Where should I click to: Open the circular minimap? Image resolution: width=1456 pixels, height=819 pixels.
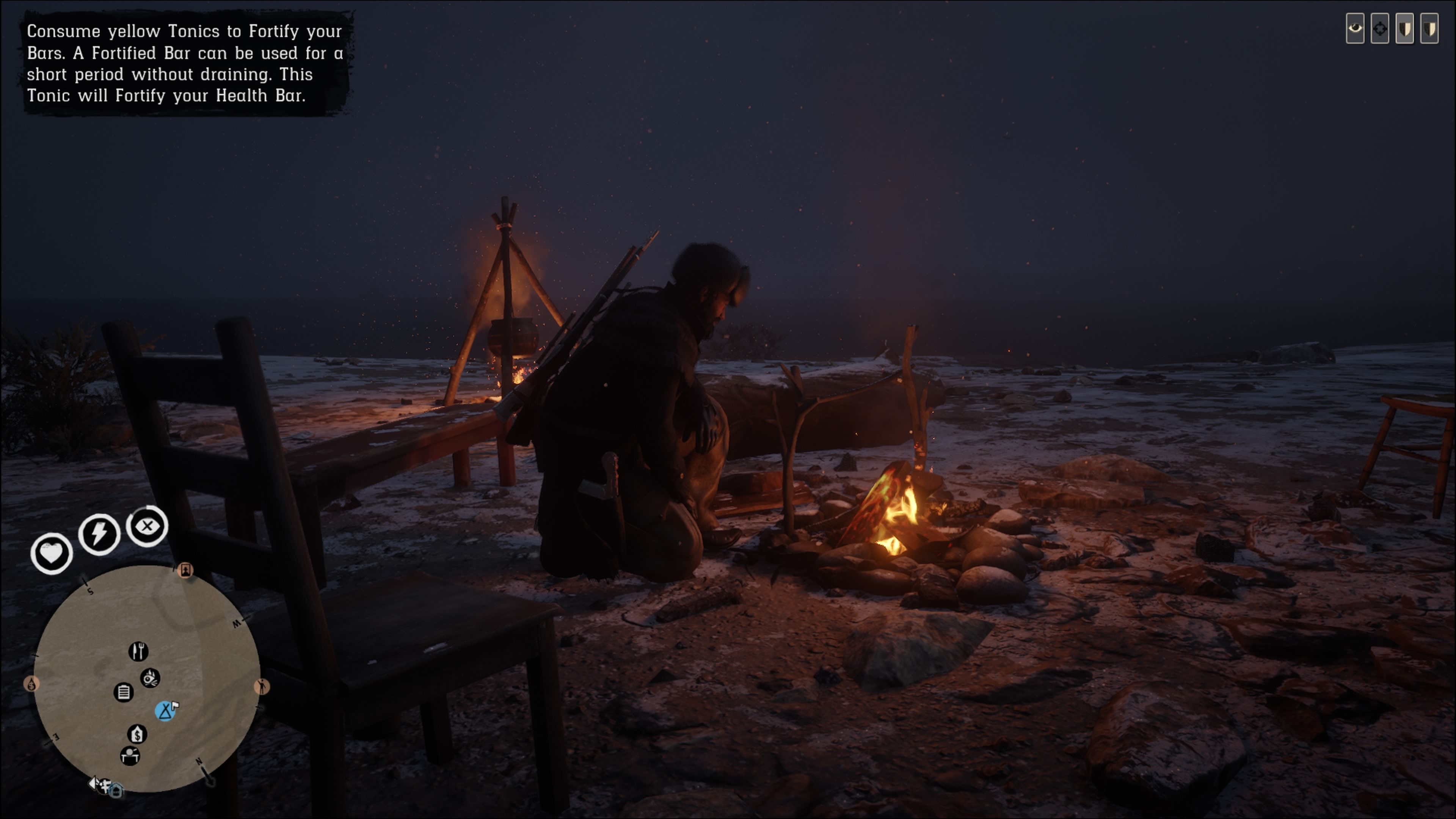point(146,678)
